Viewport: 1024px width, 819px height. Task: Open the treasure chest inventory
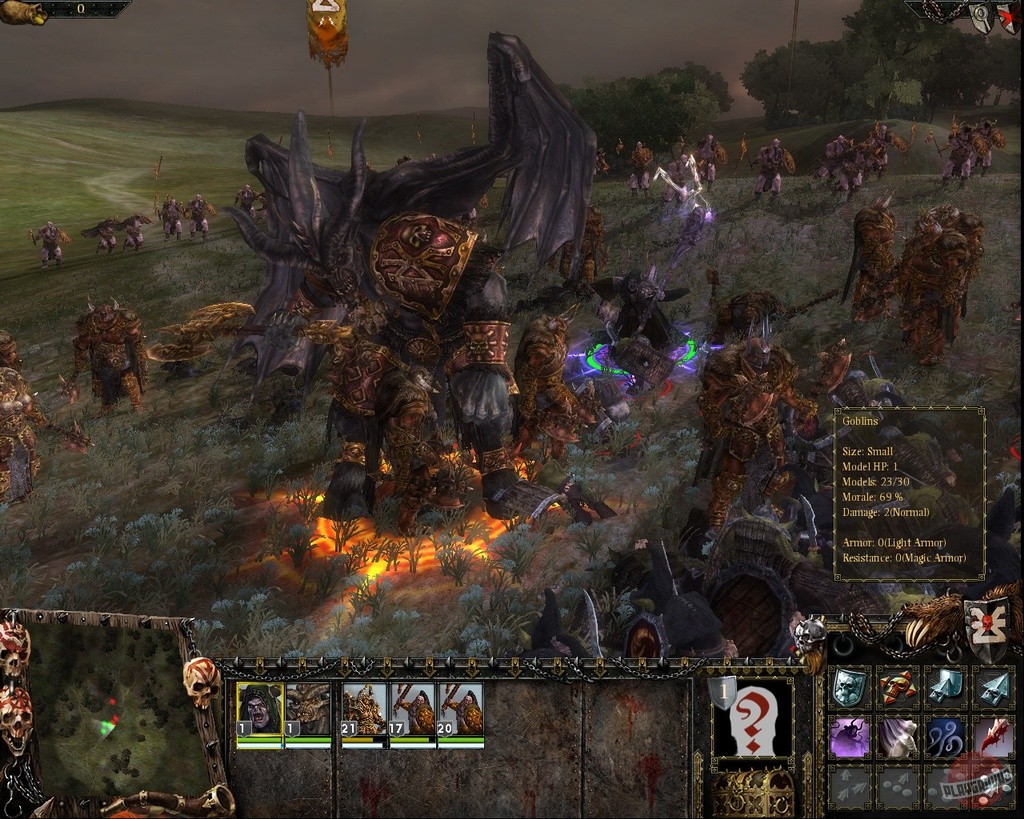point(752,792)
